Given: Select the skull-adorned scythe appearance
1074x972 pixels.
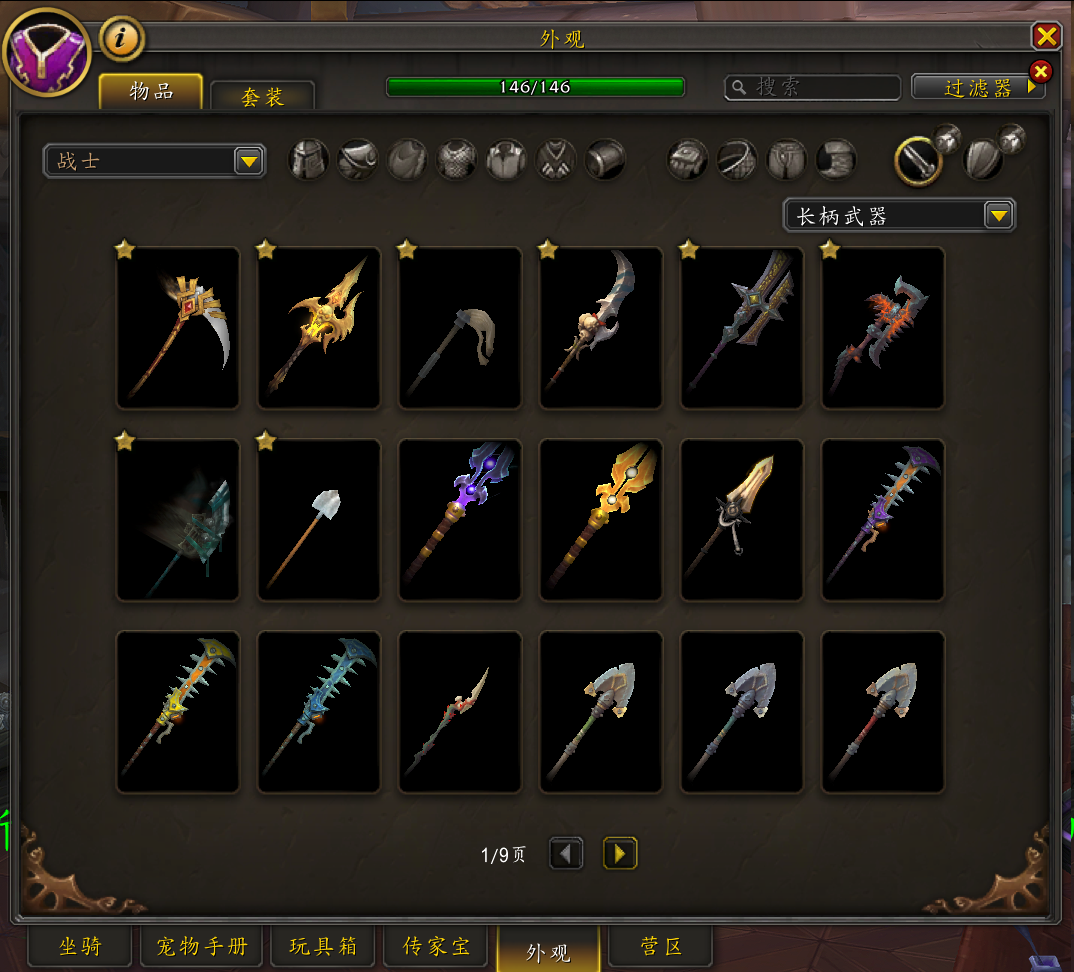Looking at the screenshot, I should [x=601, y=328].
